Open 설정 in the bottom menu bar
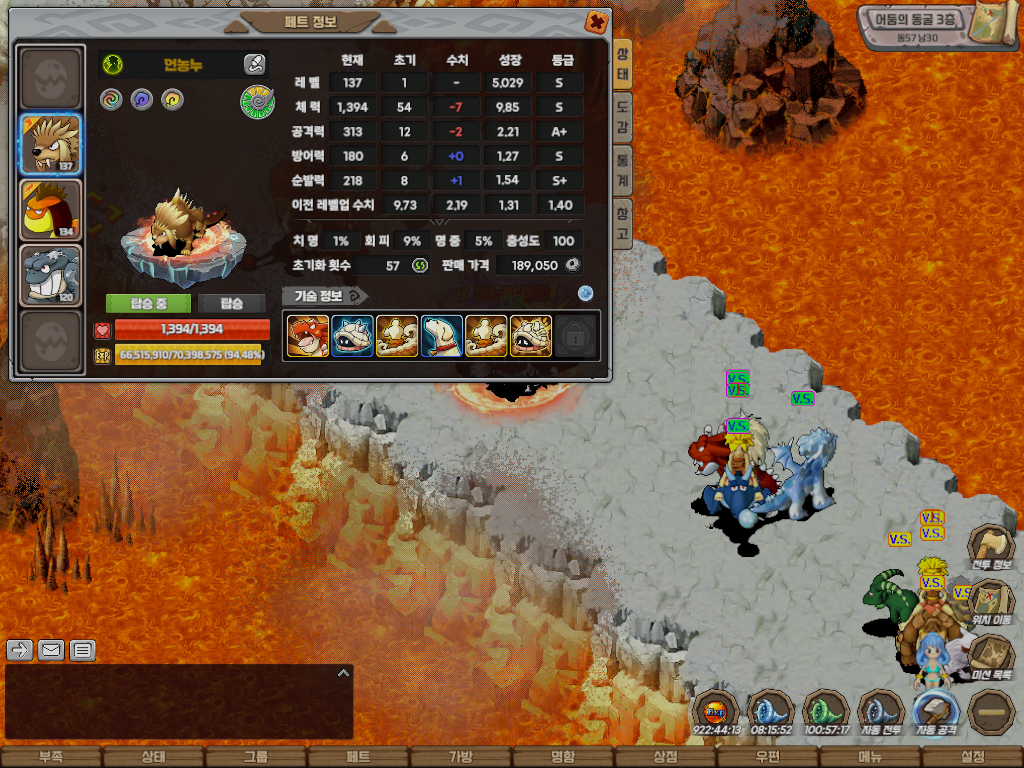The width and height of the screenshot is (1024, 768). [972, 757]
